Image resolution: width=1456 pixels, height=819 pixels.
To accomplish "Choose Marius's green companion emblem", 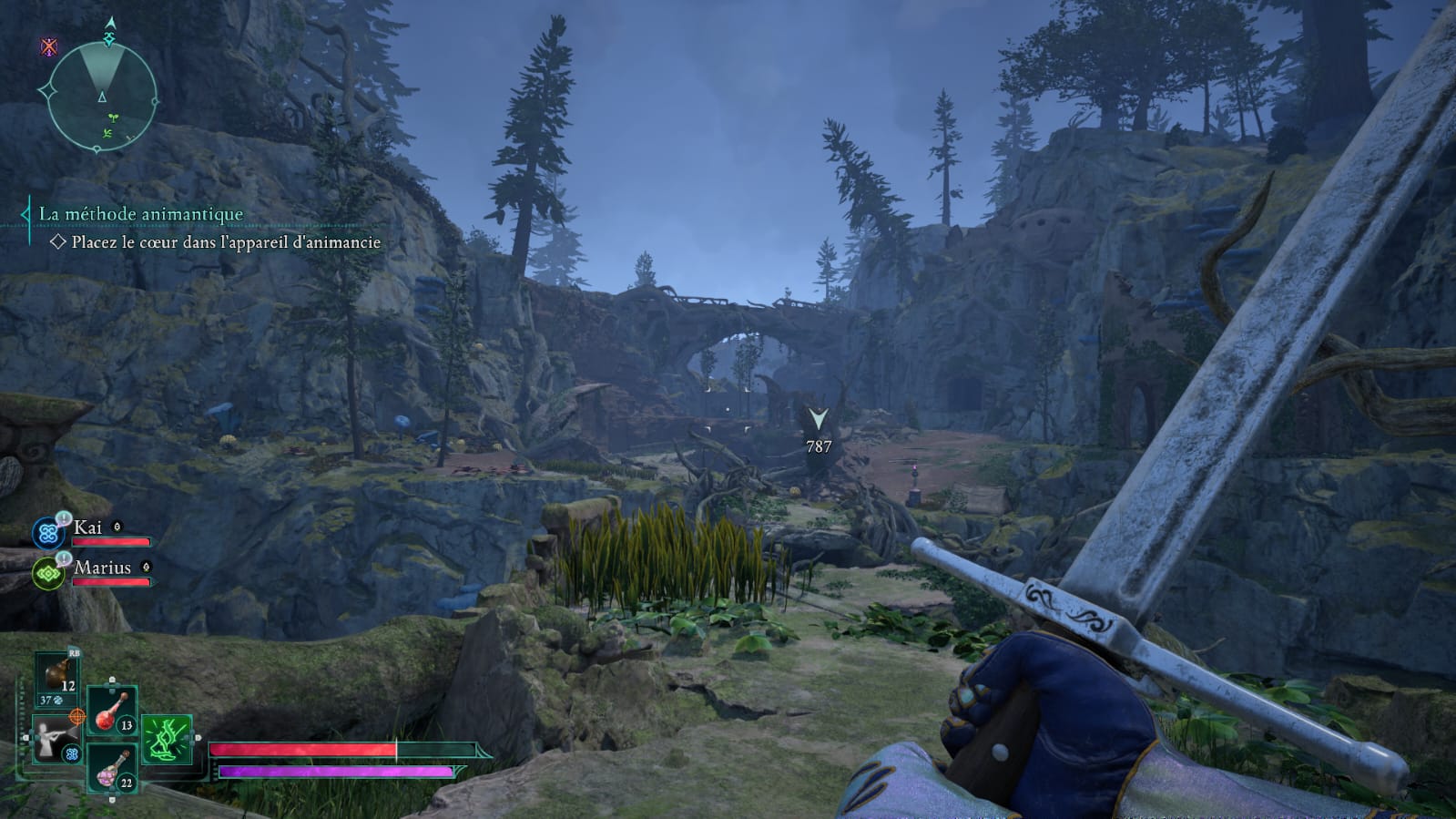I will point(48,574).
